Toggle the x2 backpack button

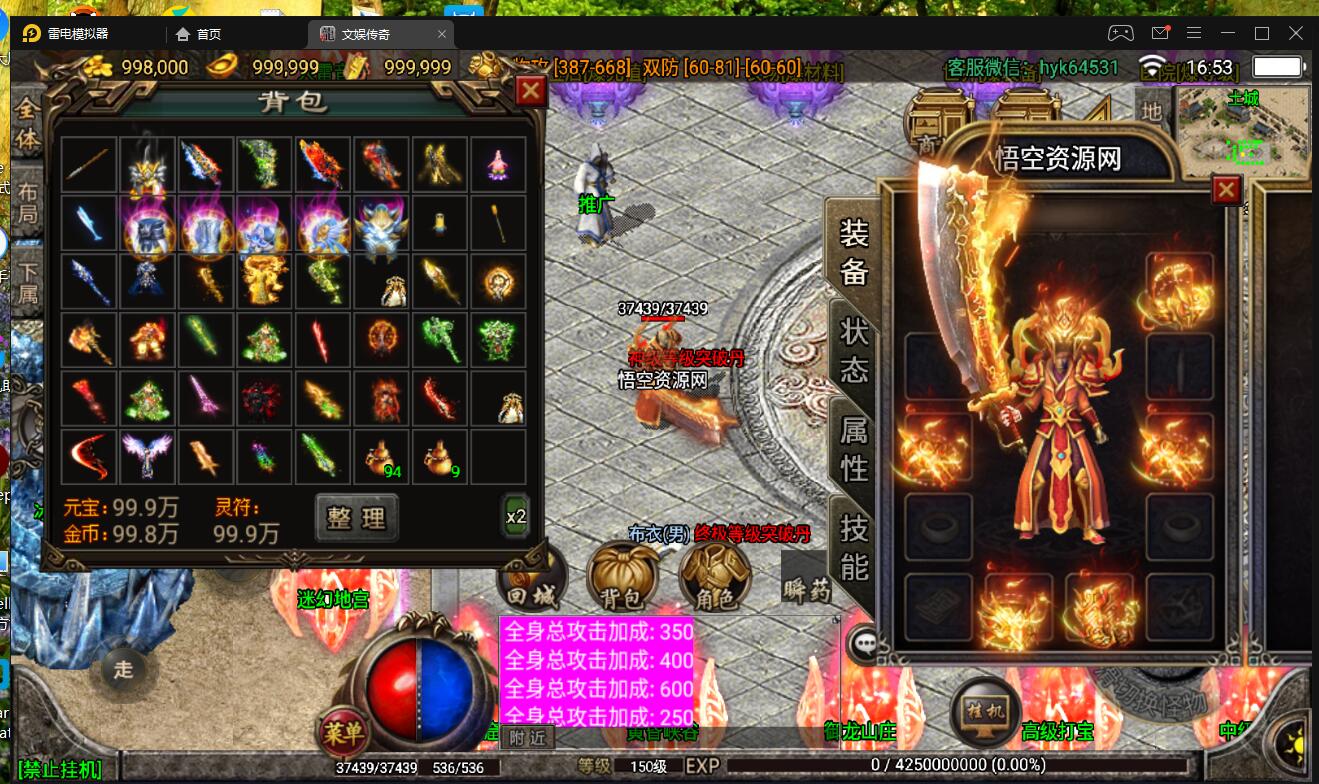516,516
